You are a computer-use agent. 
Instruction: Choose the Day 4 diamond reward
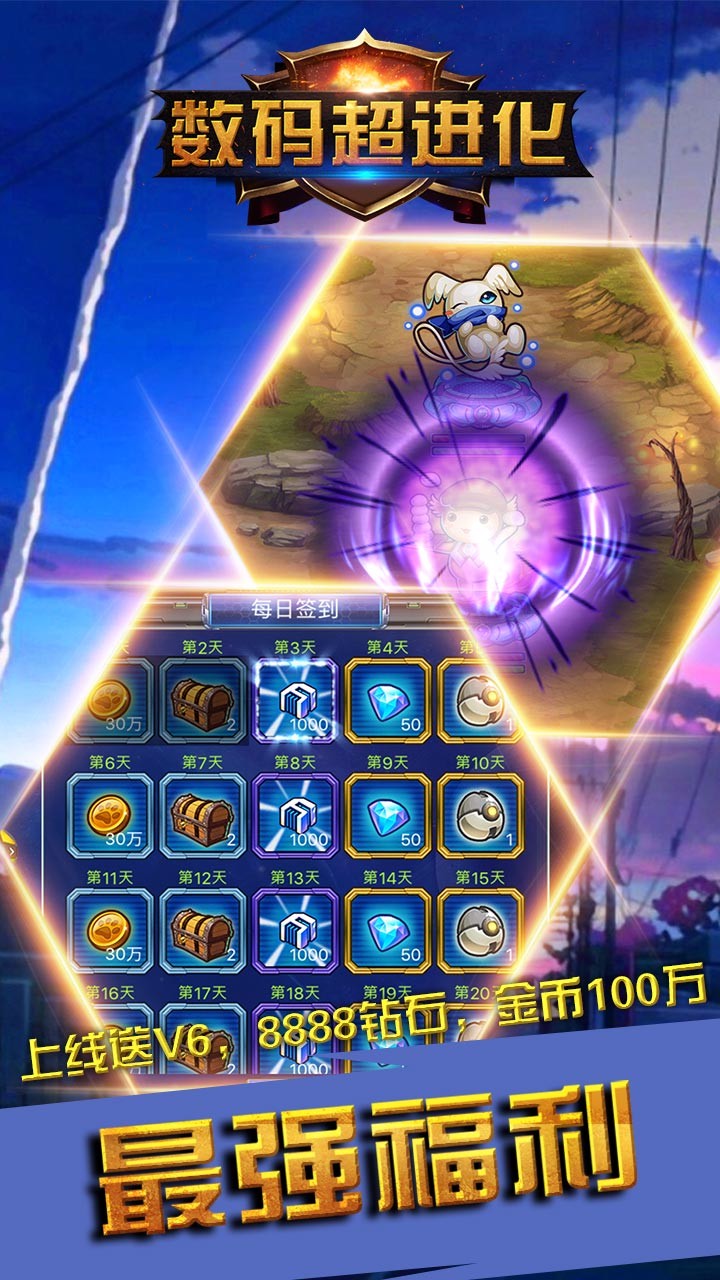pos(388,700)
